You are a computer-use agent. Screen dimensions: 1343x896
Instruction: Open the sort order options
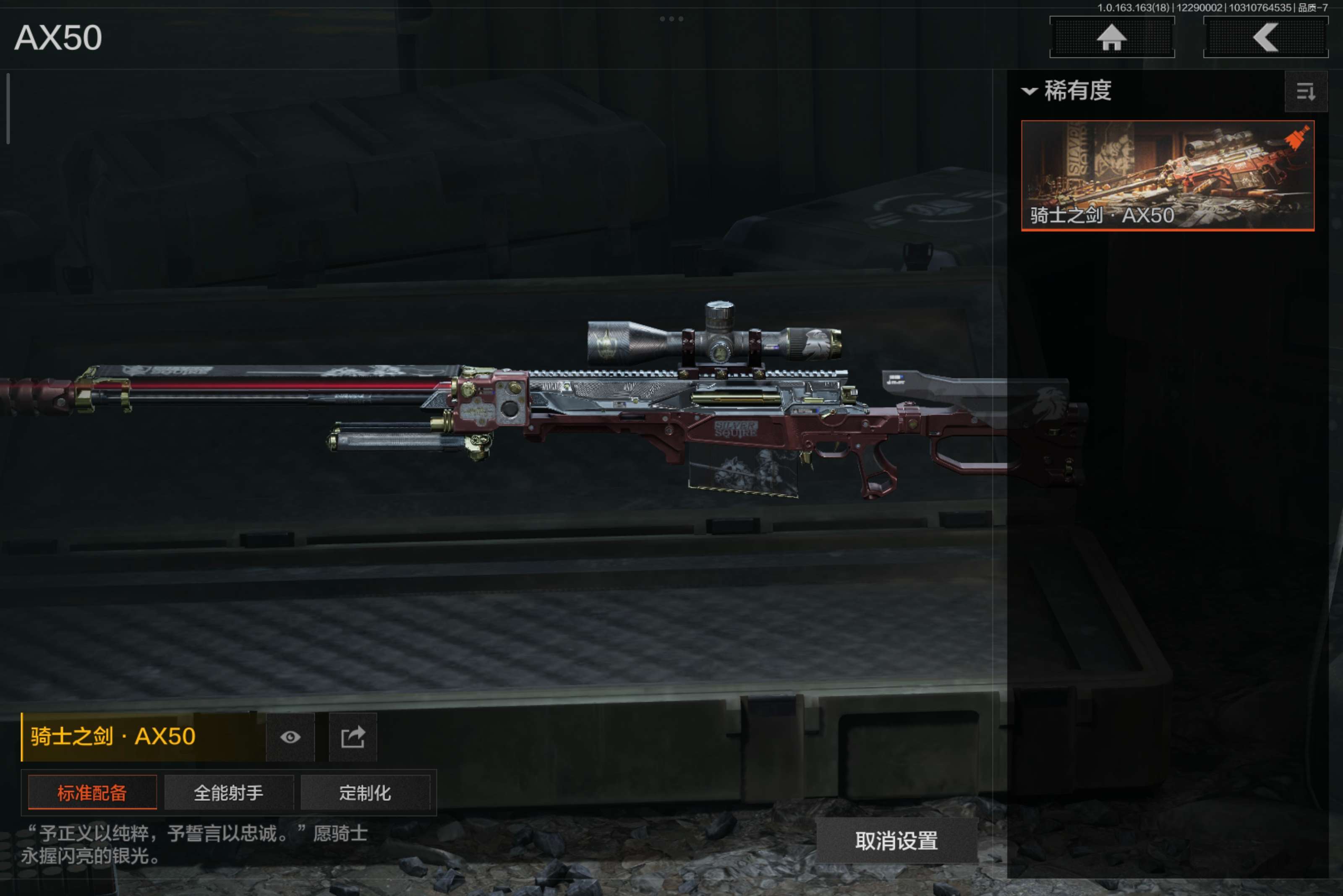1305,91
